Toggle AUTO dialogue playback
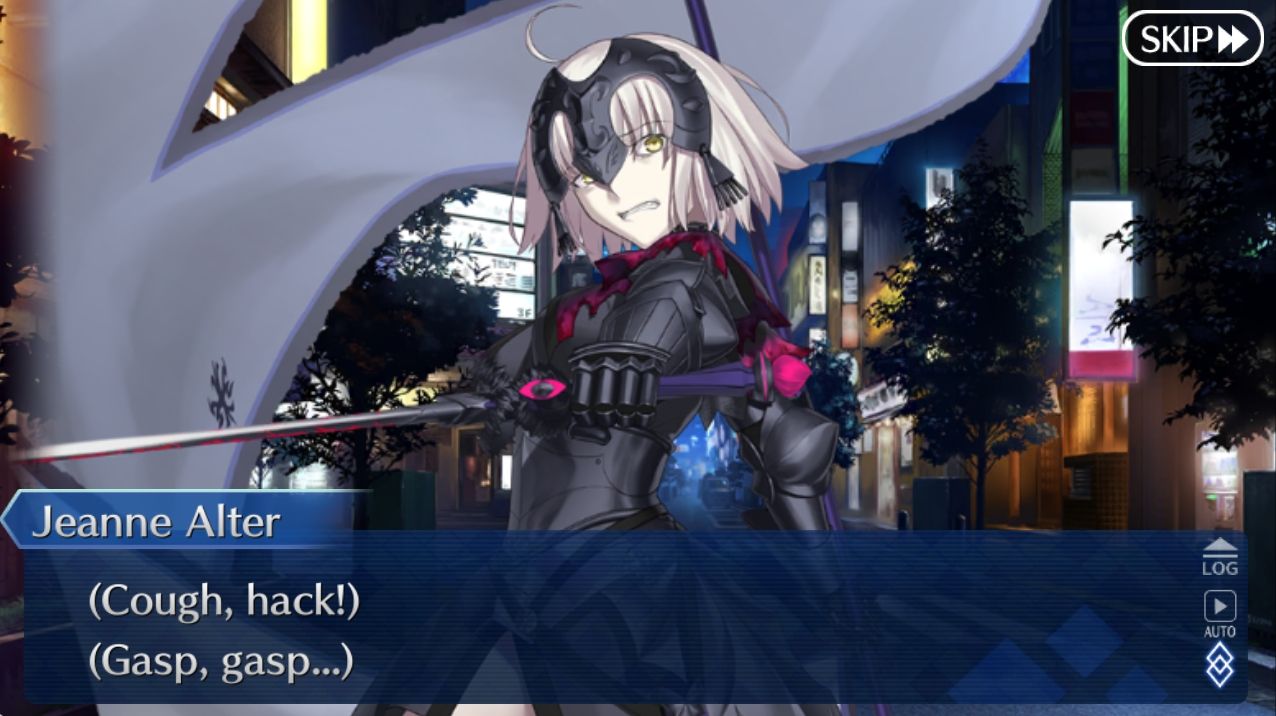1276x716 pixels. (1219, 613)
